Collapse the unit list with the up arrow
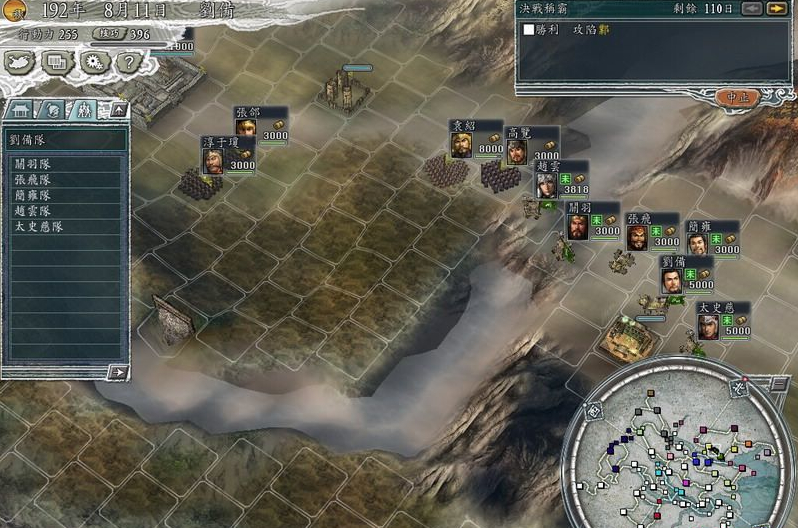This screenshot has height=528, width=798. click(118, 108)
